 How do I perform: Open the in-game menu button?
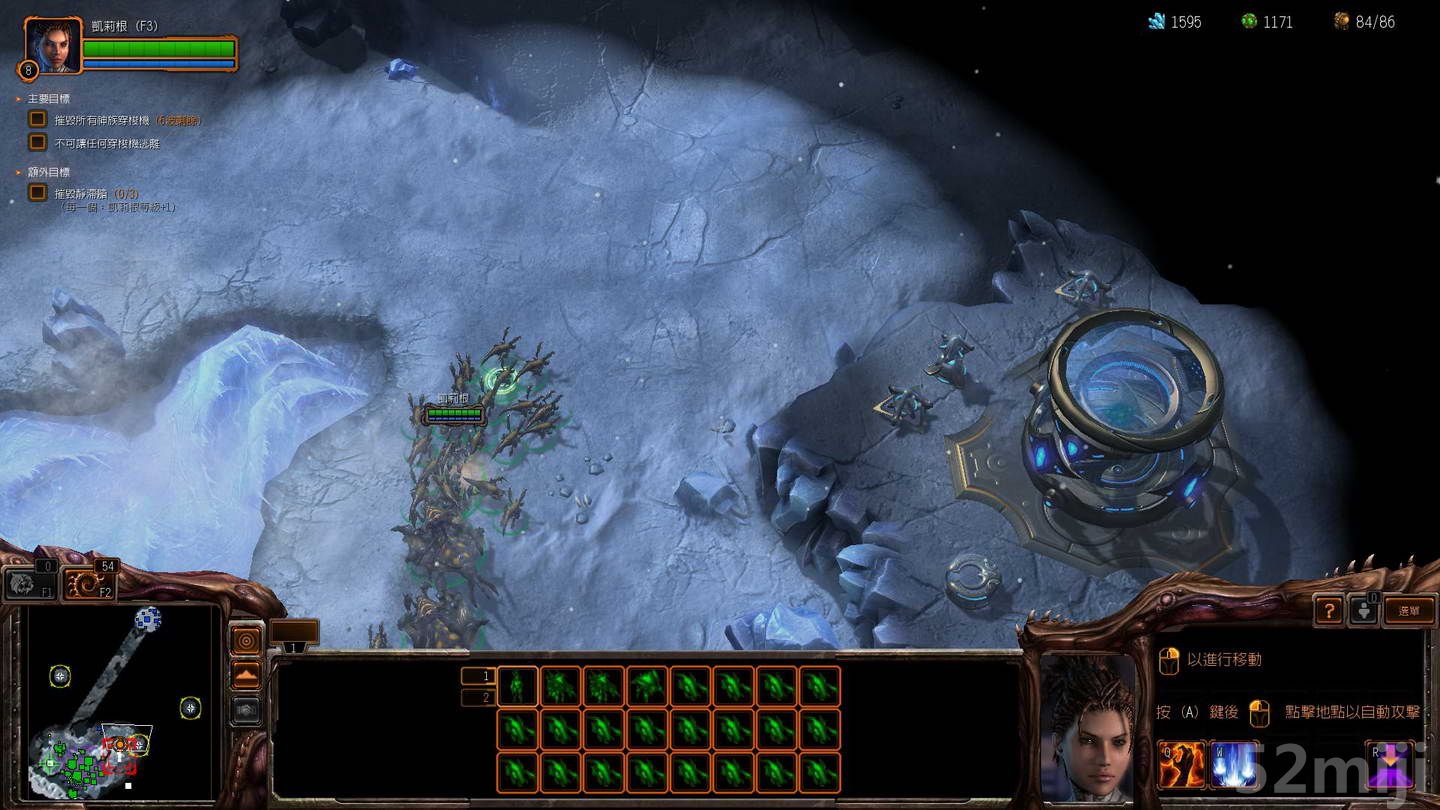(1410, 610)
